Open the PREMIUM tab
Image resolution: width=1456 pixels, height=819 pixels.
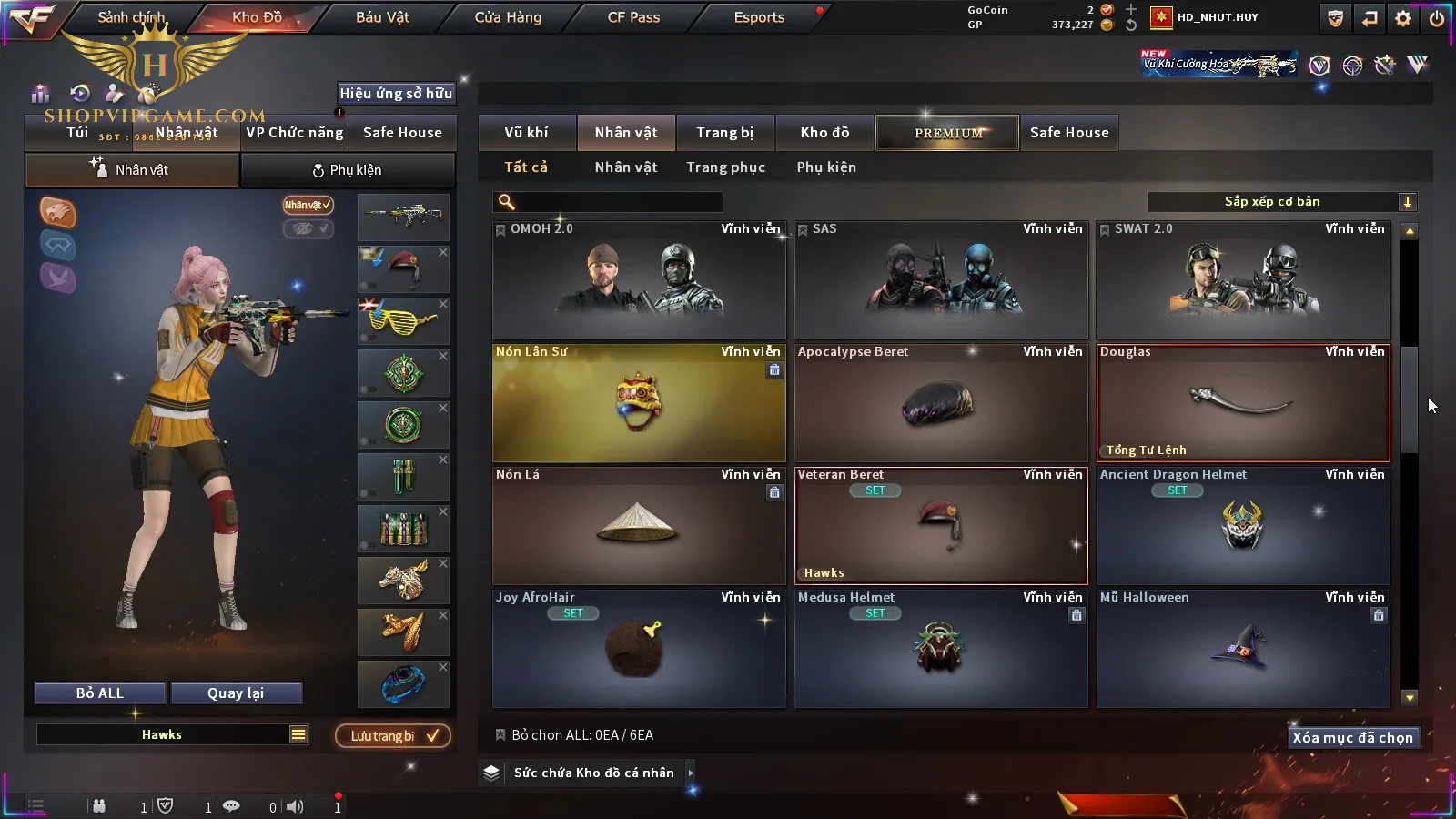click(x=948, y=133)
